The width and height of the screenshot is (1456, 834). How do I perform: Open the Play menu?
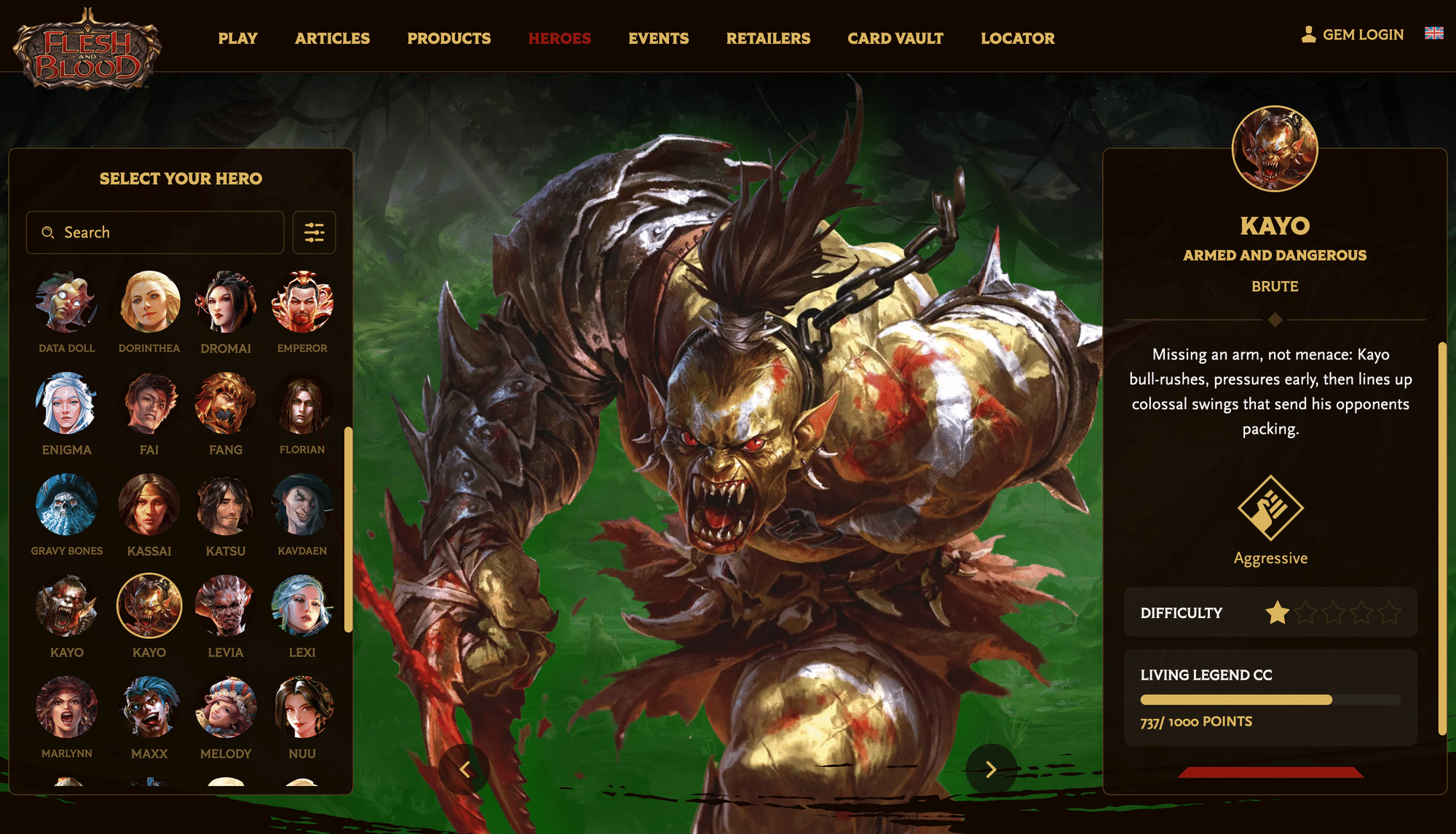[237, 39]
